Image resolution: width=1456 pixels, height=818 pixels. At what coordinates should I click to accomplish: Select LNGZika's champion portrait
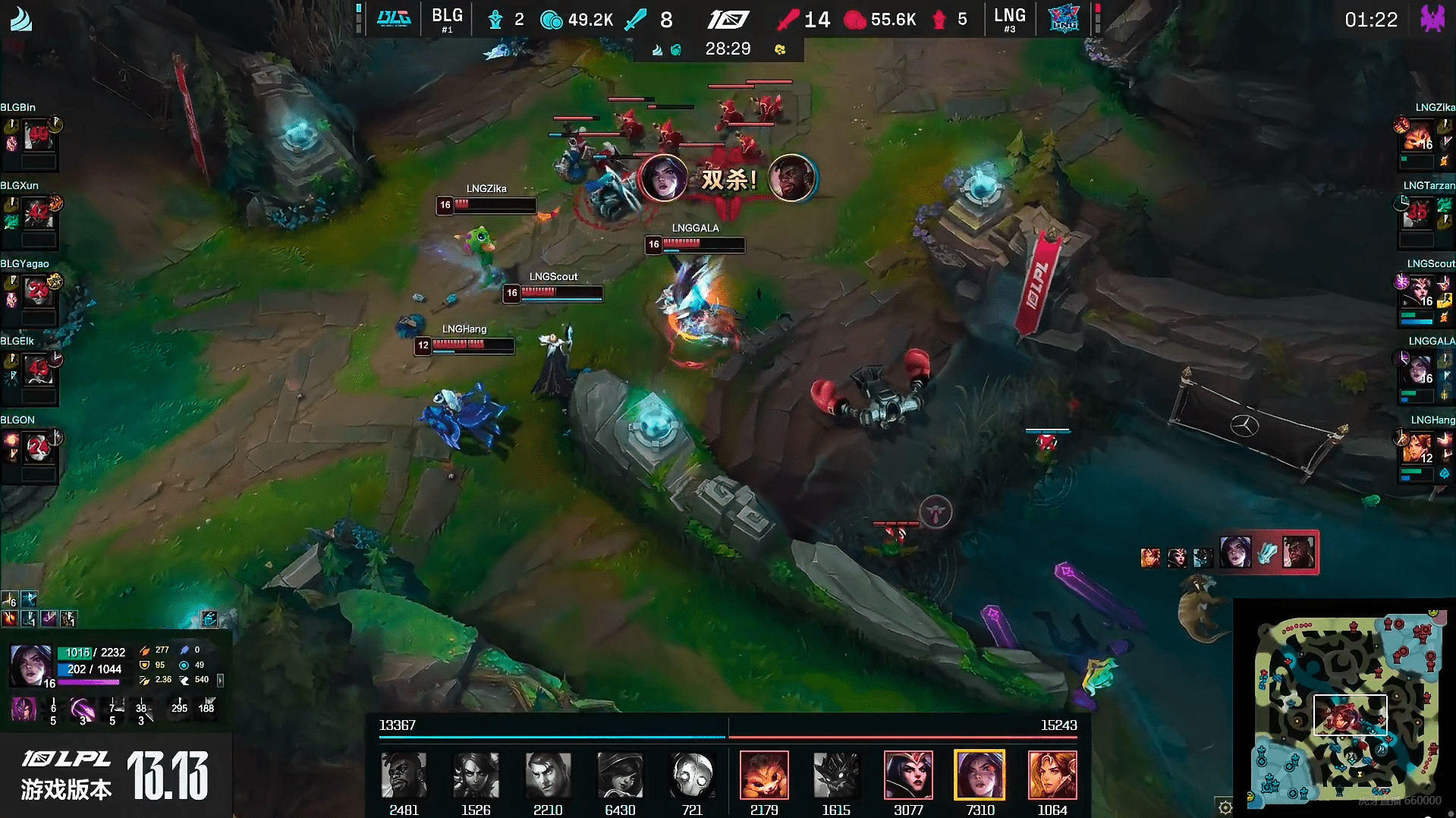[1417, 137]
